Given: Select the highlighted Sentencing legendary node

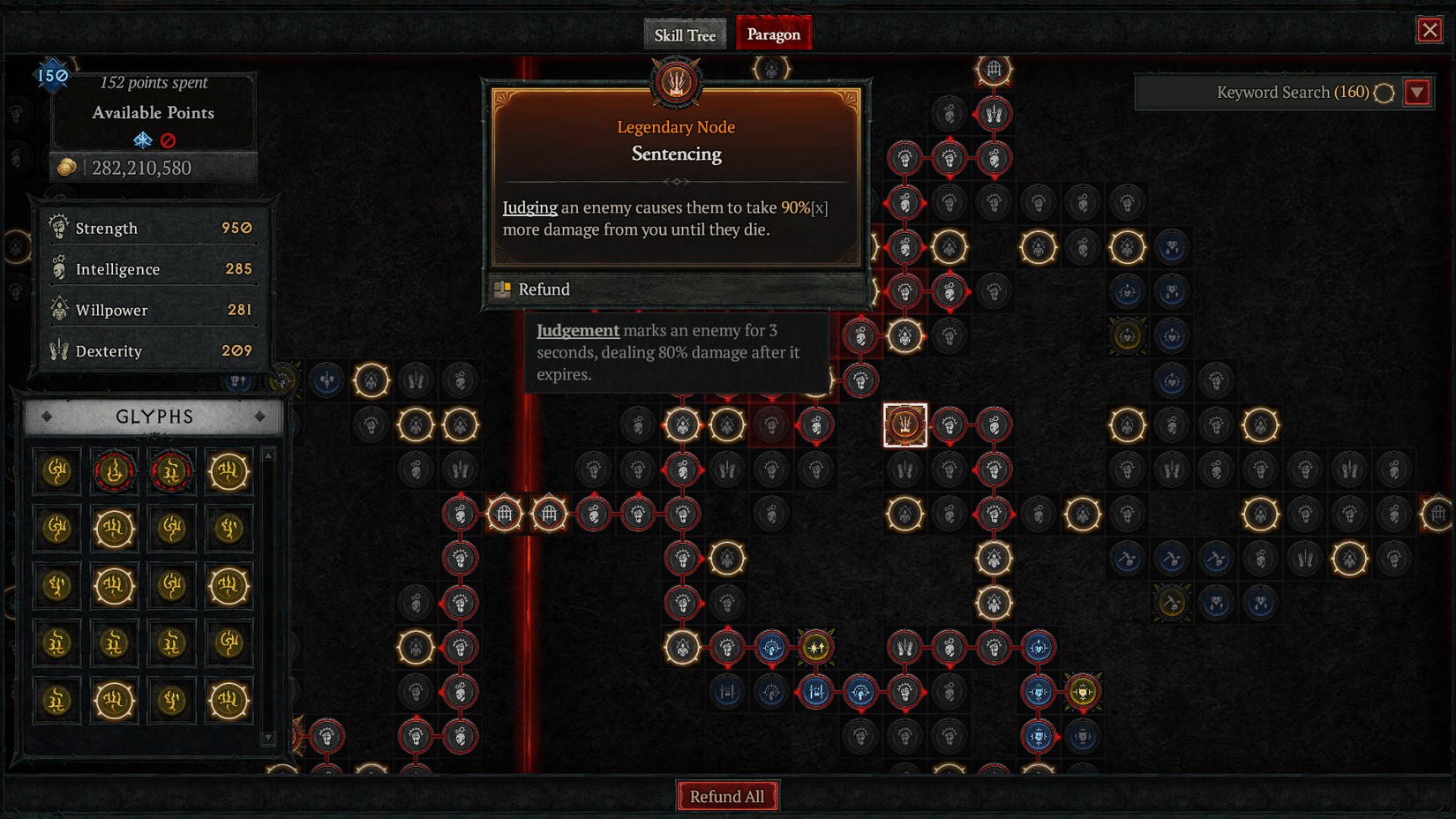Looking at the screenshot, I should click(904, 425).
